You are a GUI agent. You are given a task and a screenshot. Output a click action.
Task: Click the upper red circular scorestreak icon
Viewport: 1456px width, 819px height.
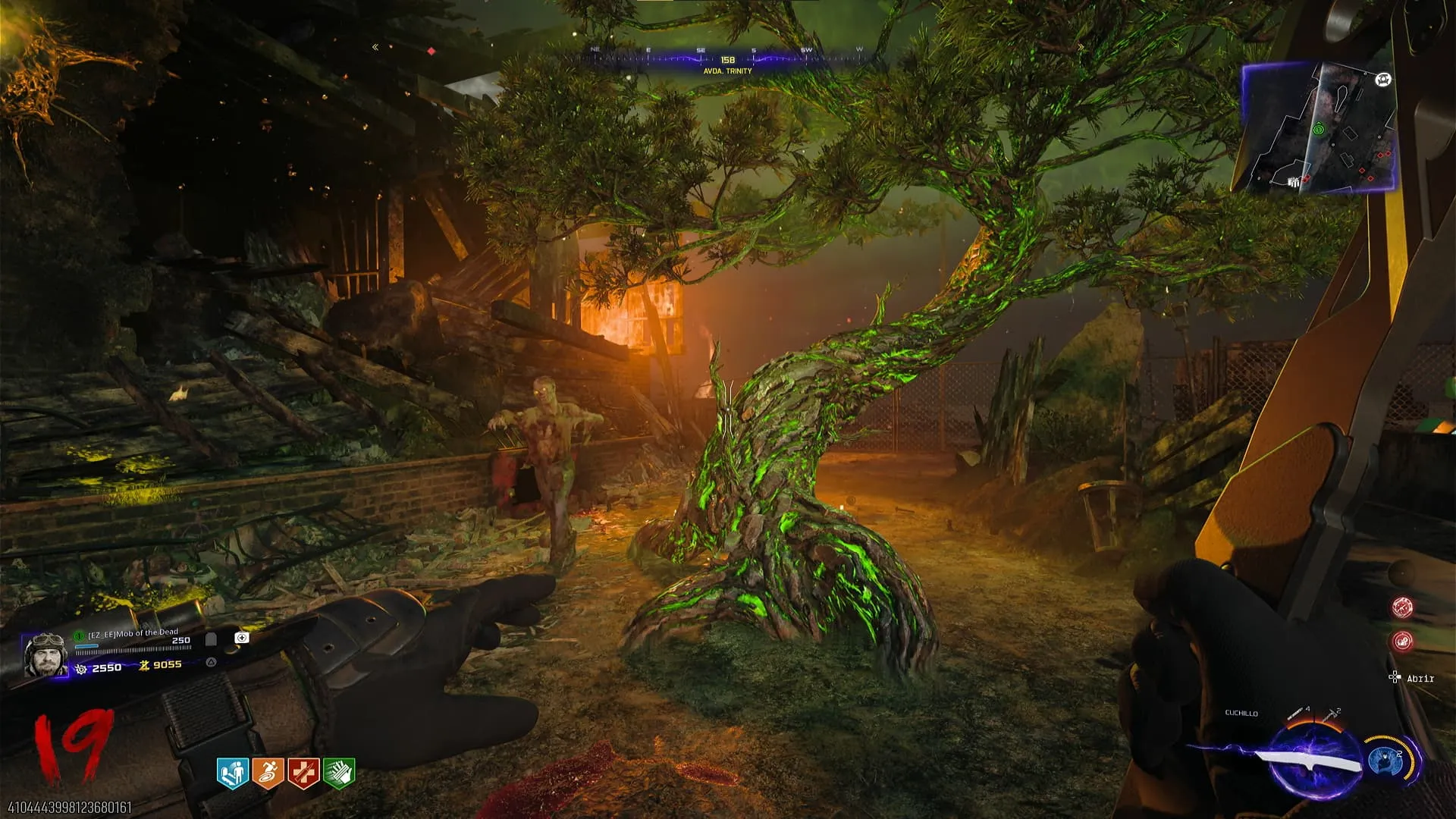[1402, 607]
